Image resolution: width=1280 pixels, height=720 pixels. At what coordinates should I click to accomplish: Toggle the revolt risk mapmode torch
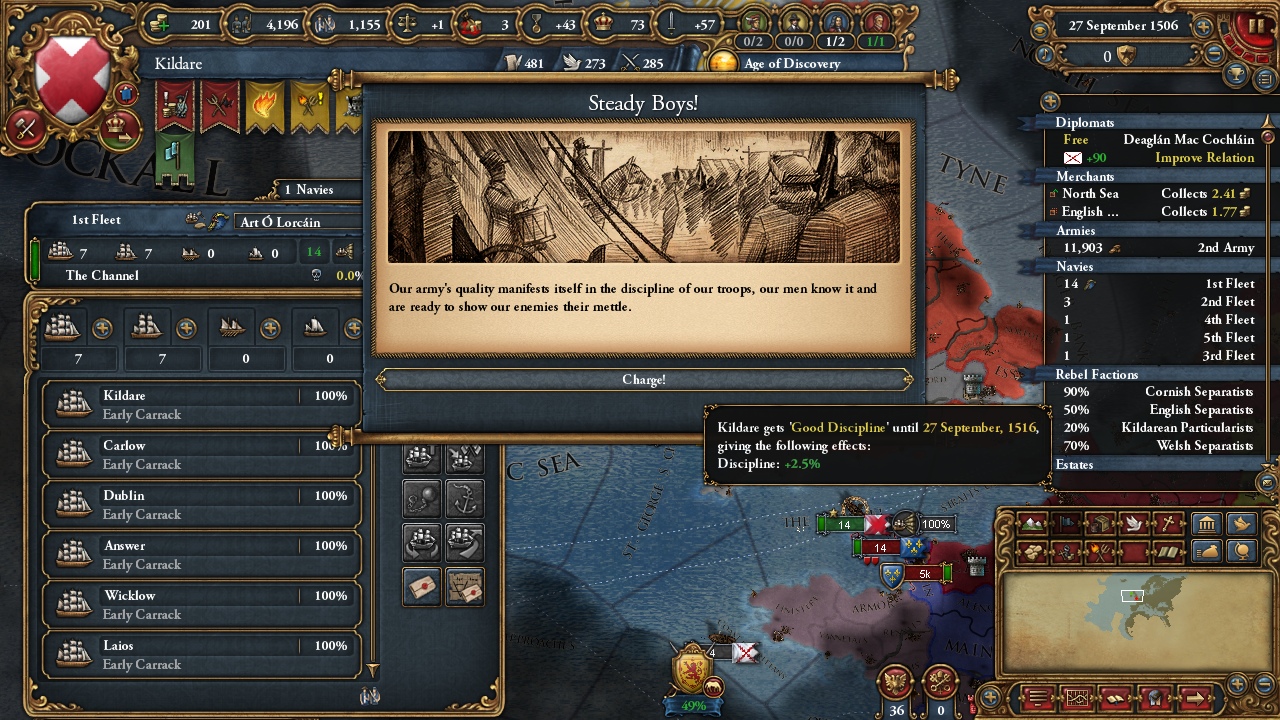tap(1098, 551)
